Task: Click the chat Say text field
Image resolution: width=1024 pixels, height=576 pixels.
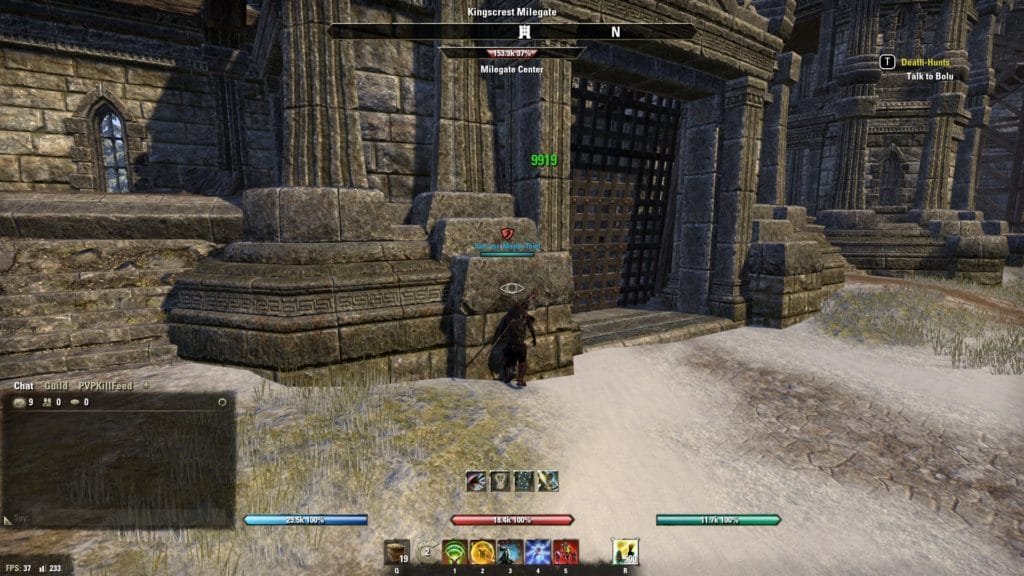Action: point(120,519)
